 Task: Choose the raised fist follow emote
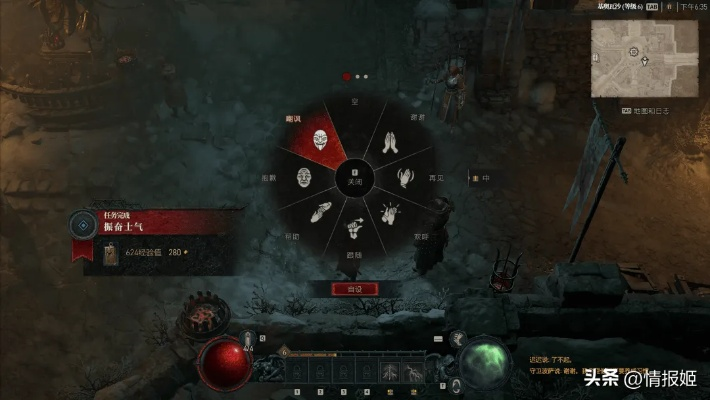[355, 228]
